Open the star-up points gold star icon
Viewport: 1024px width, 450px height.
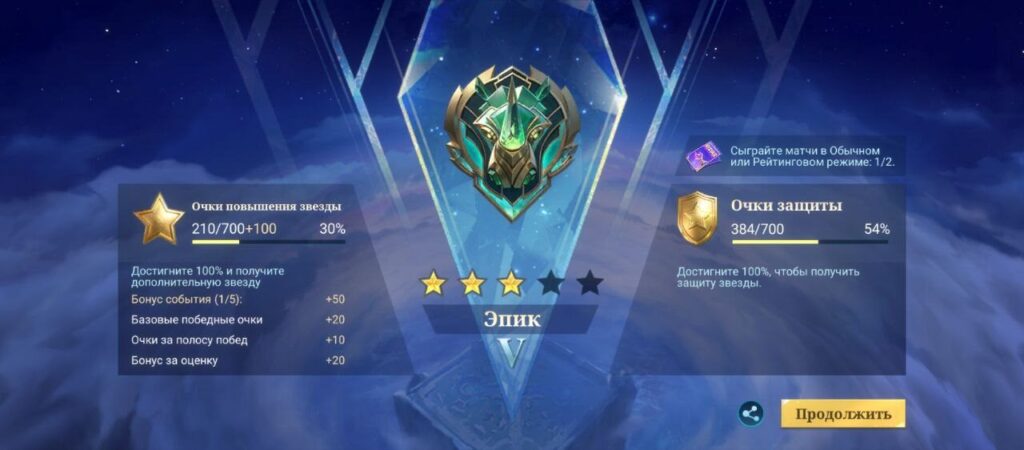coord(159,219)
